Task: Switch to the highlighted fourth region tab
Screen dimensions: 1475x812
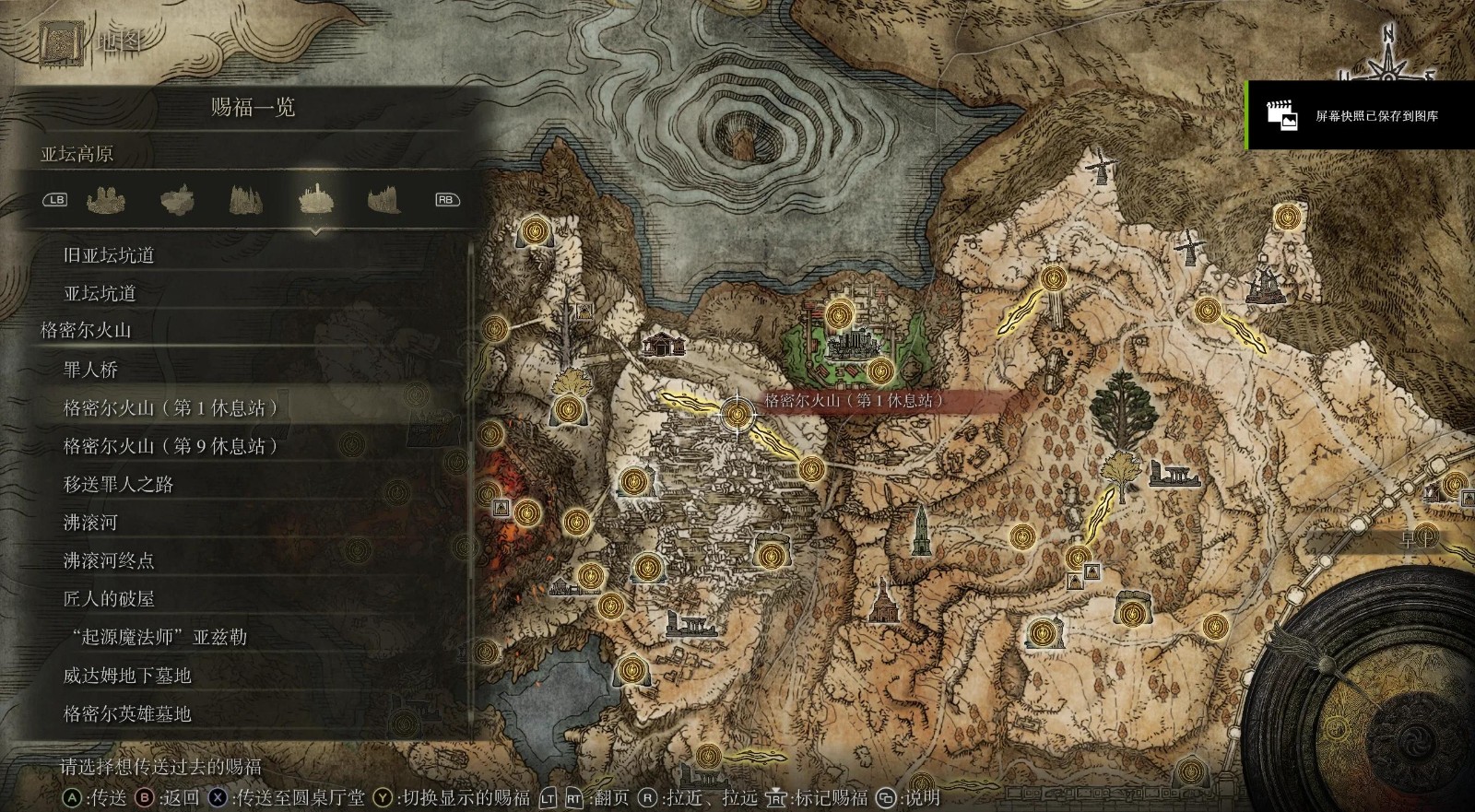Action: 315,199
